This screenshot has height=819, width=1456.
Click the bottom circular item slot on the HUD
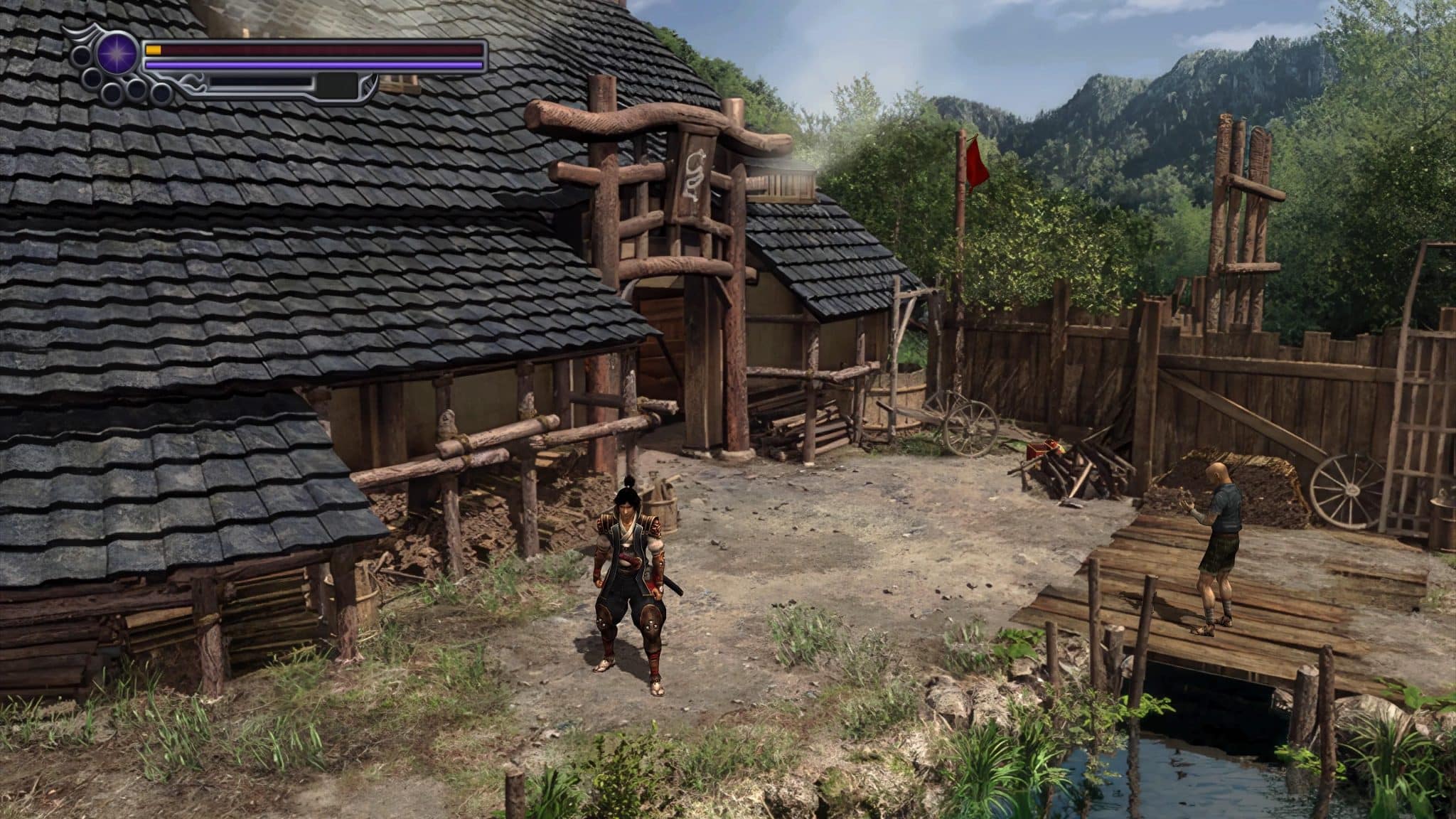coord(114,92)
